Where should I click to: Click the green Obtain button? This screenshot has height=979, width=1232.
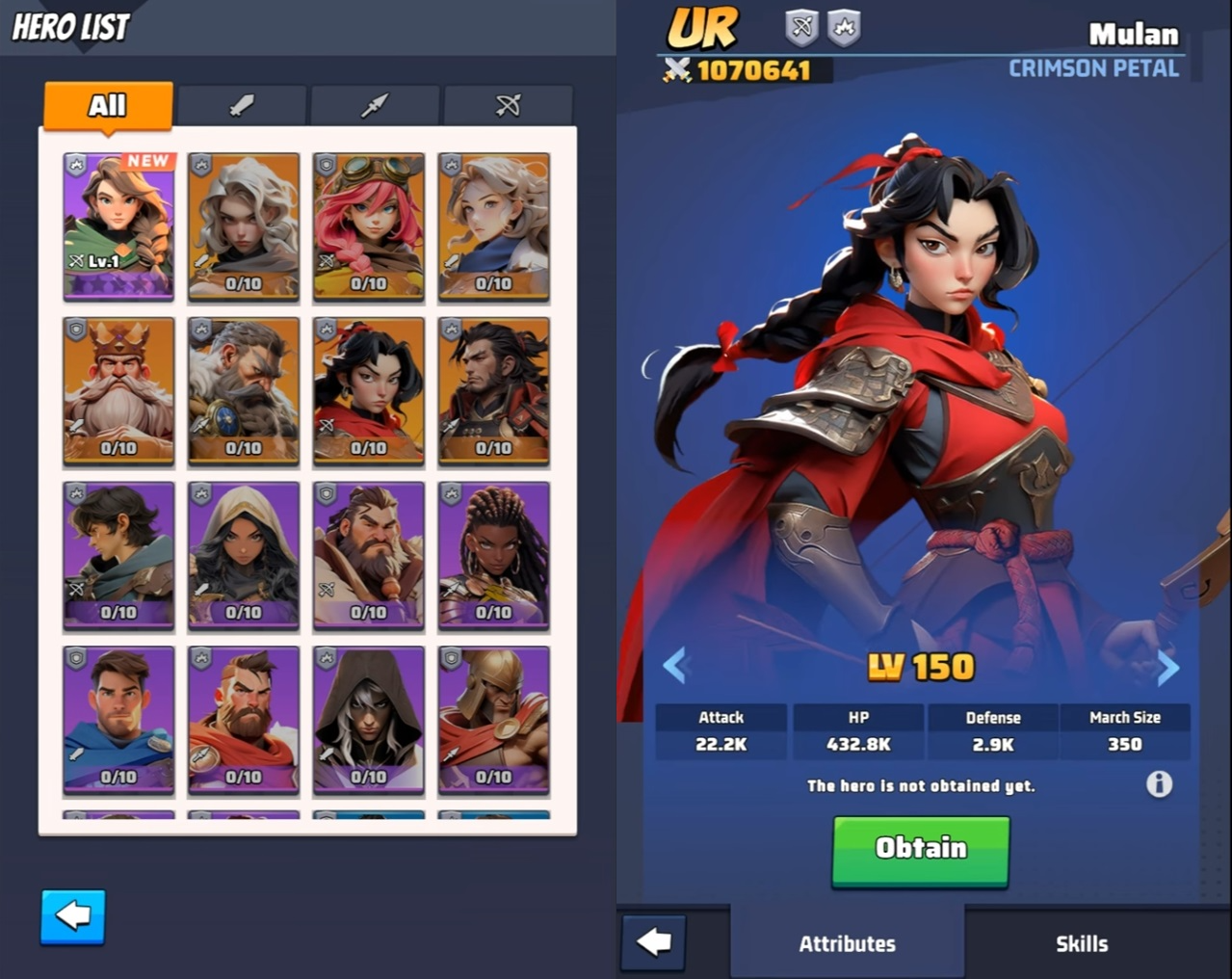click(x=920, y=849)
